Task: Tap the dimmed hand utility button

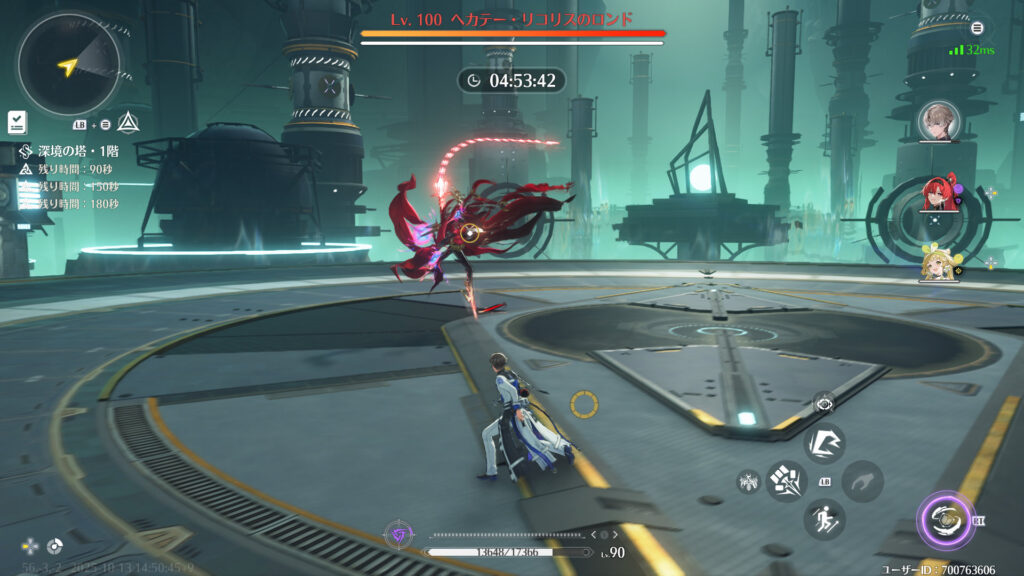Action: click(861, 481)
